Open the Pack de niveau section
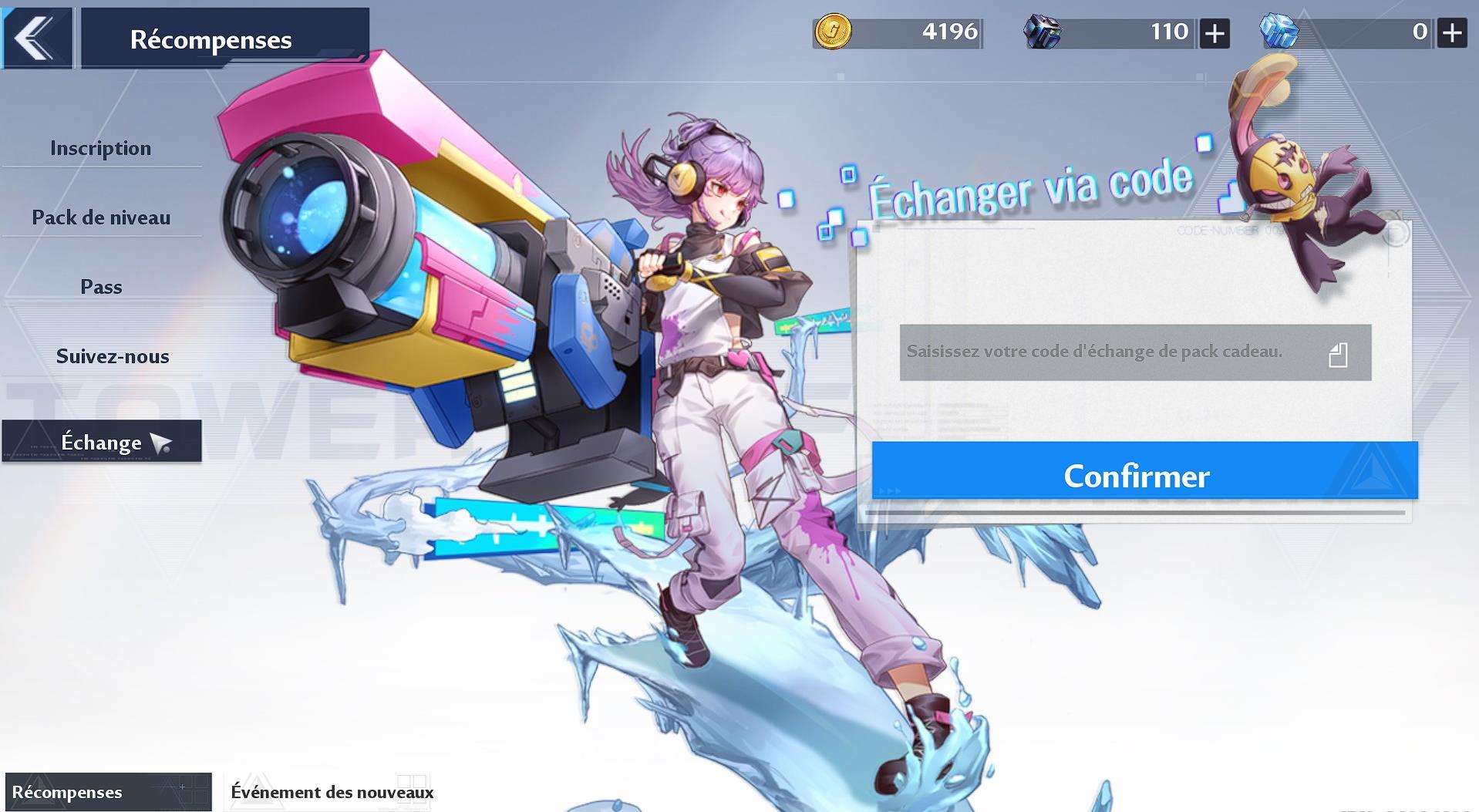The width and height of the screenshot is (1479, 812). click(x=100, y=217)
